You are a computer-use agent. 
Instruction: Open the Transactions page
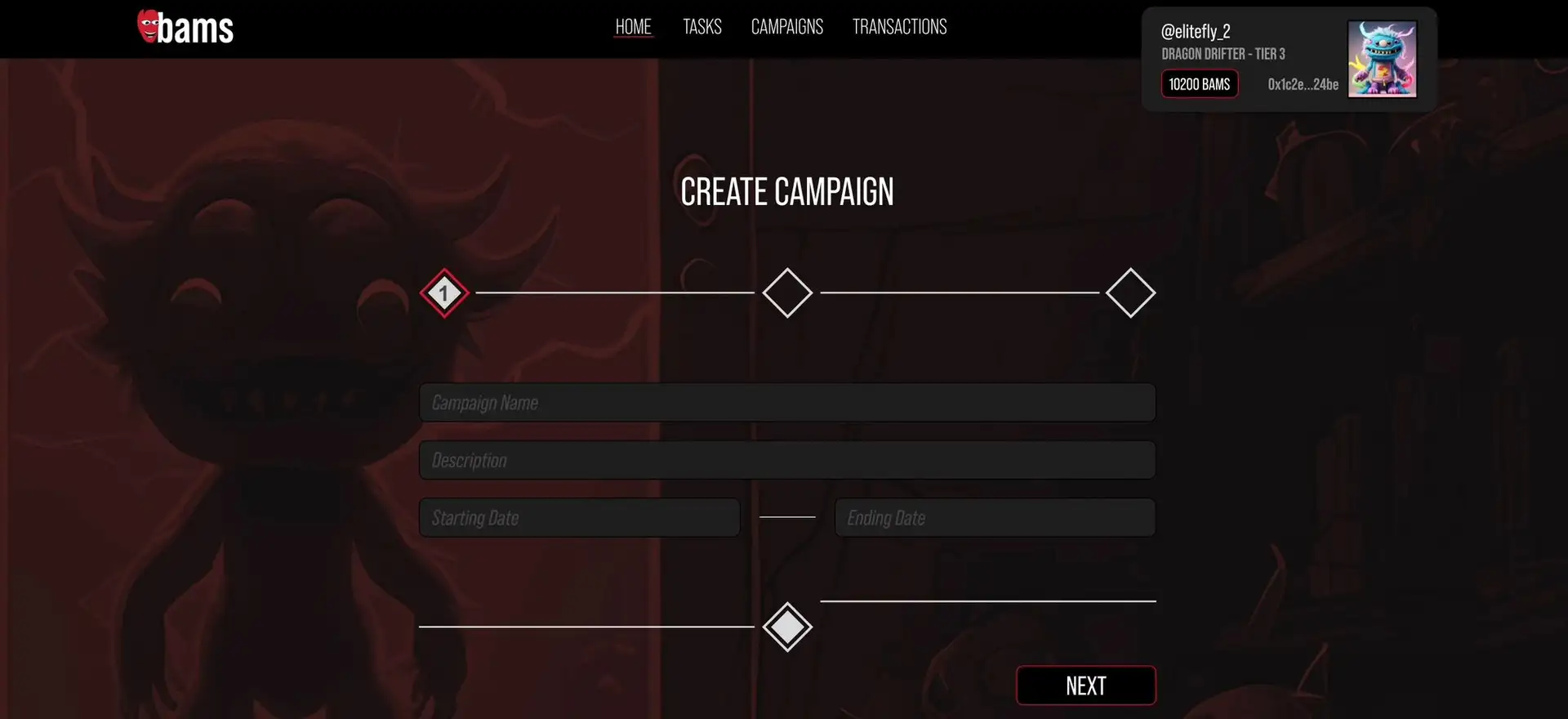899,27
